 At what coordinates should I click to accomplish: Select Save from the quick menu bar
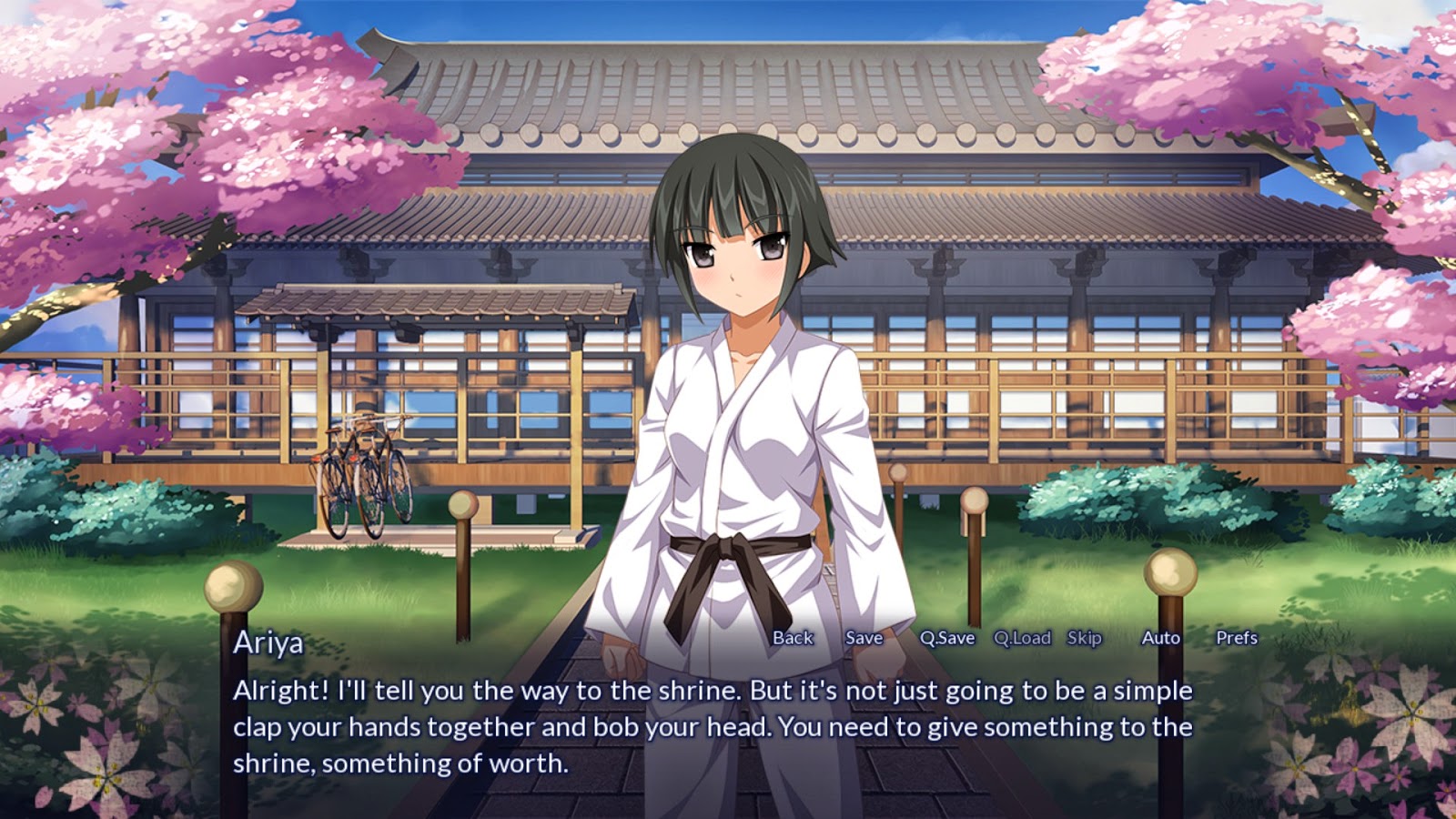point(863,639)
